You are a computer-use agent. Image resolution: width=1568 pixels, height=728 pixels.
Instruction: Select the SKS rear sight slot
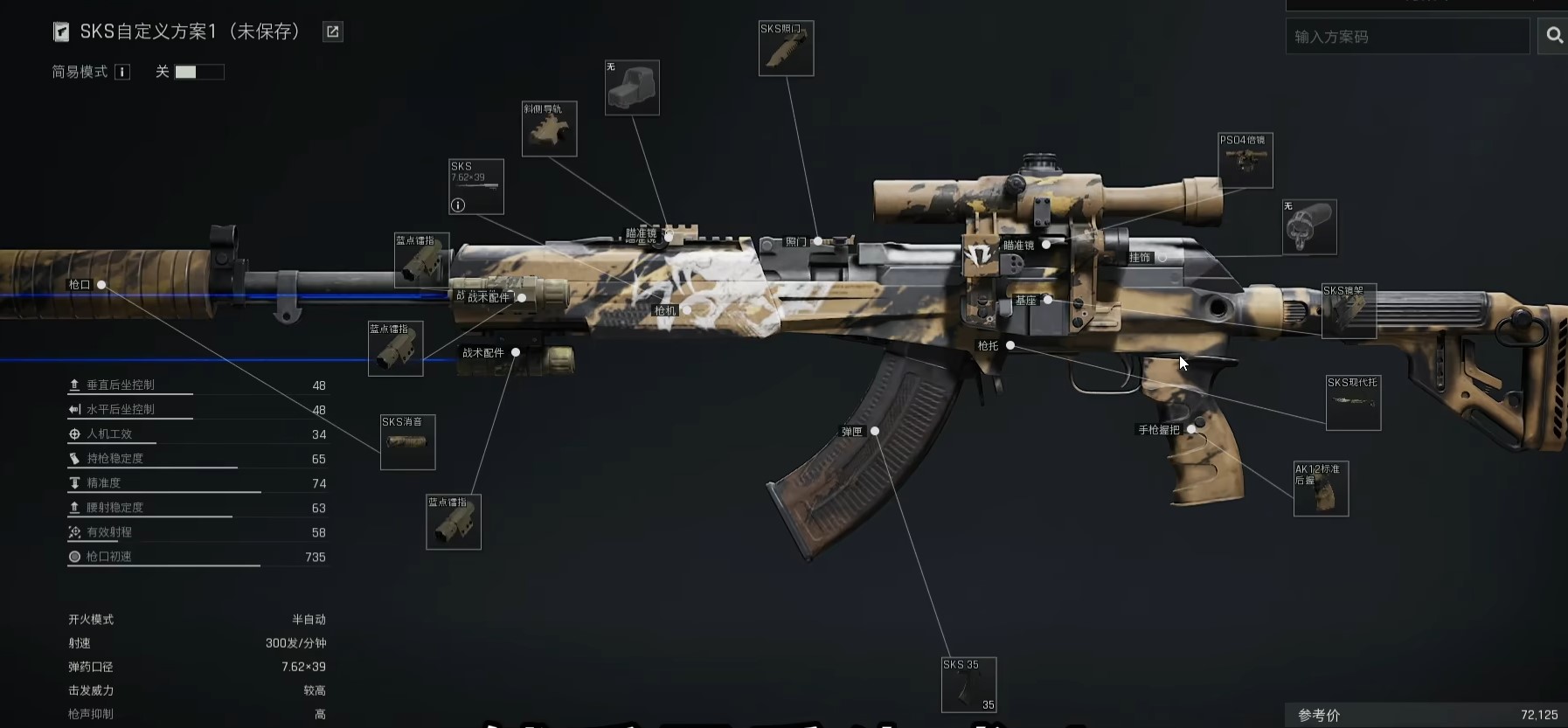click(786, 48)
